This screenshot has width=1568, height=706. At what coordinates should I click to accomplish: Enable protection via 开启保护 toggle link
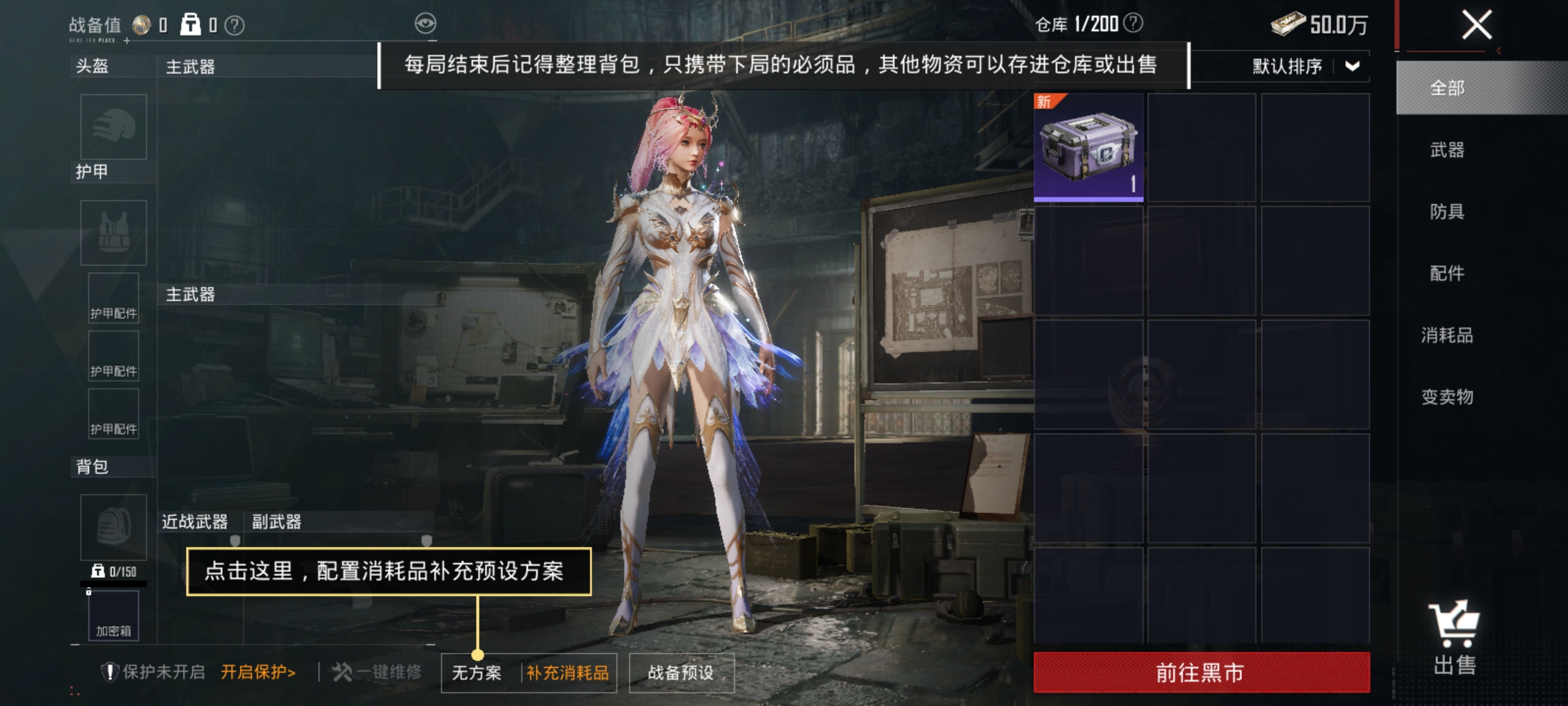(x=257, y=671)
